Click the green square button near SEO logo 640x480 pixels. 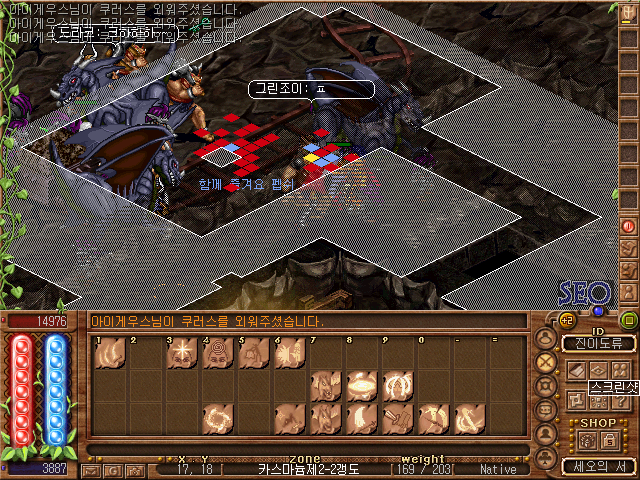coord(629,321)
